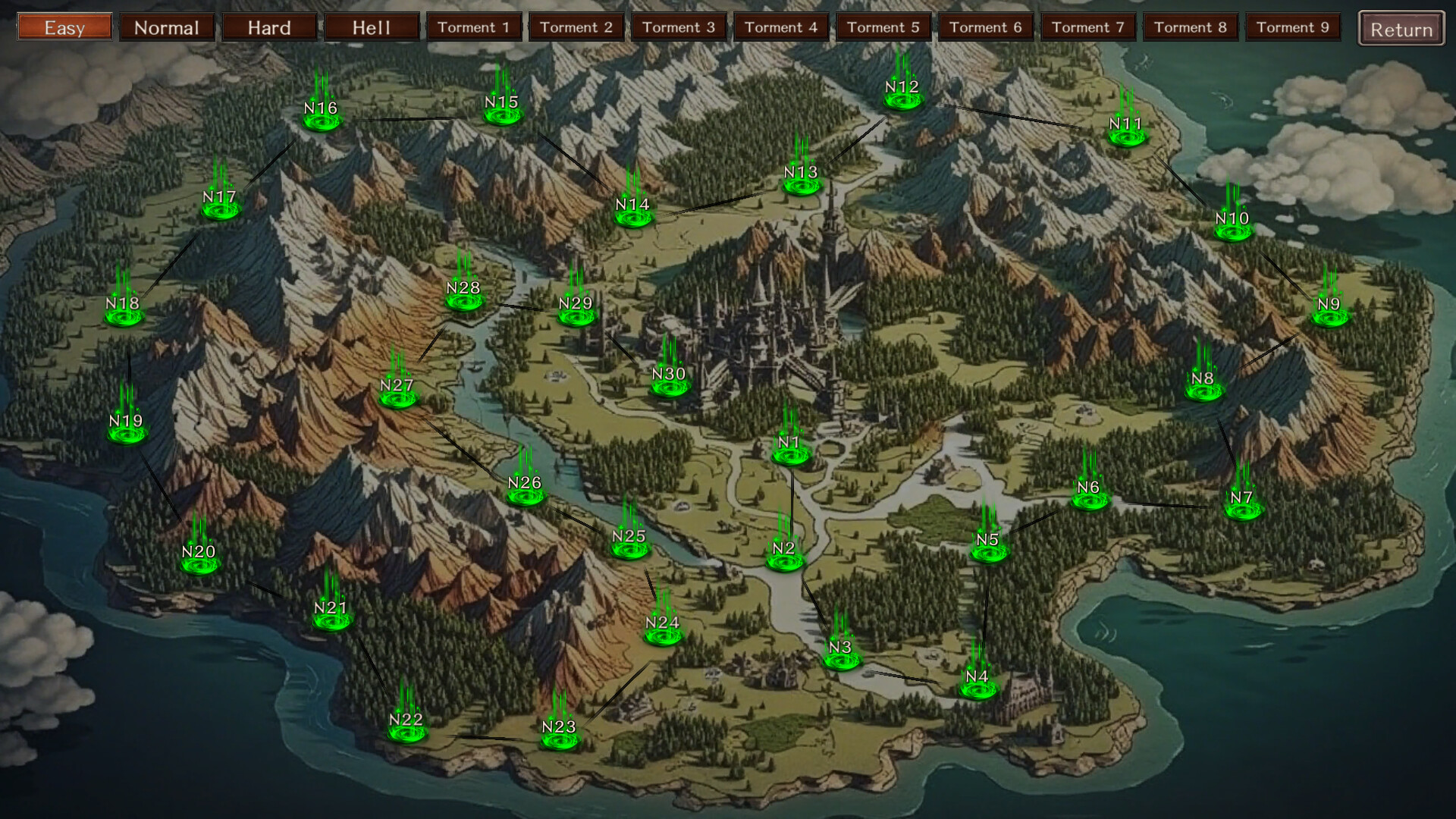Open the N16 map node
Screen dimensions: 1456x819
(321, 116)
